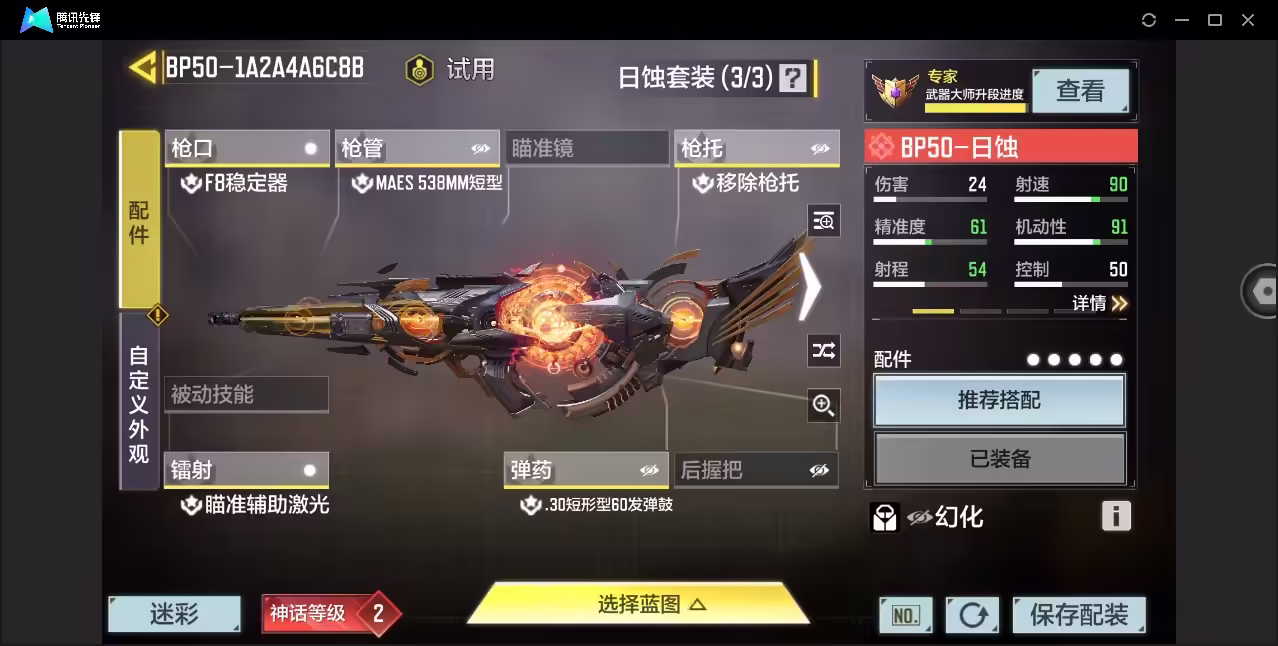Open the 日蚀套装 help question mark
Screen dimensions: 1278x646
click(x=793, y=78)
